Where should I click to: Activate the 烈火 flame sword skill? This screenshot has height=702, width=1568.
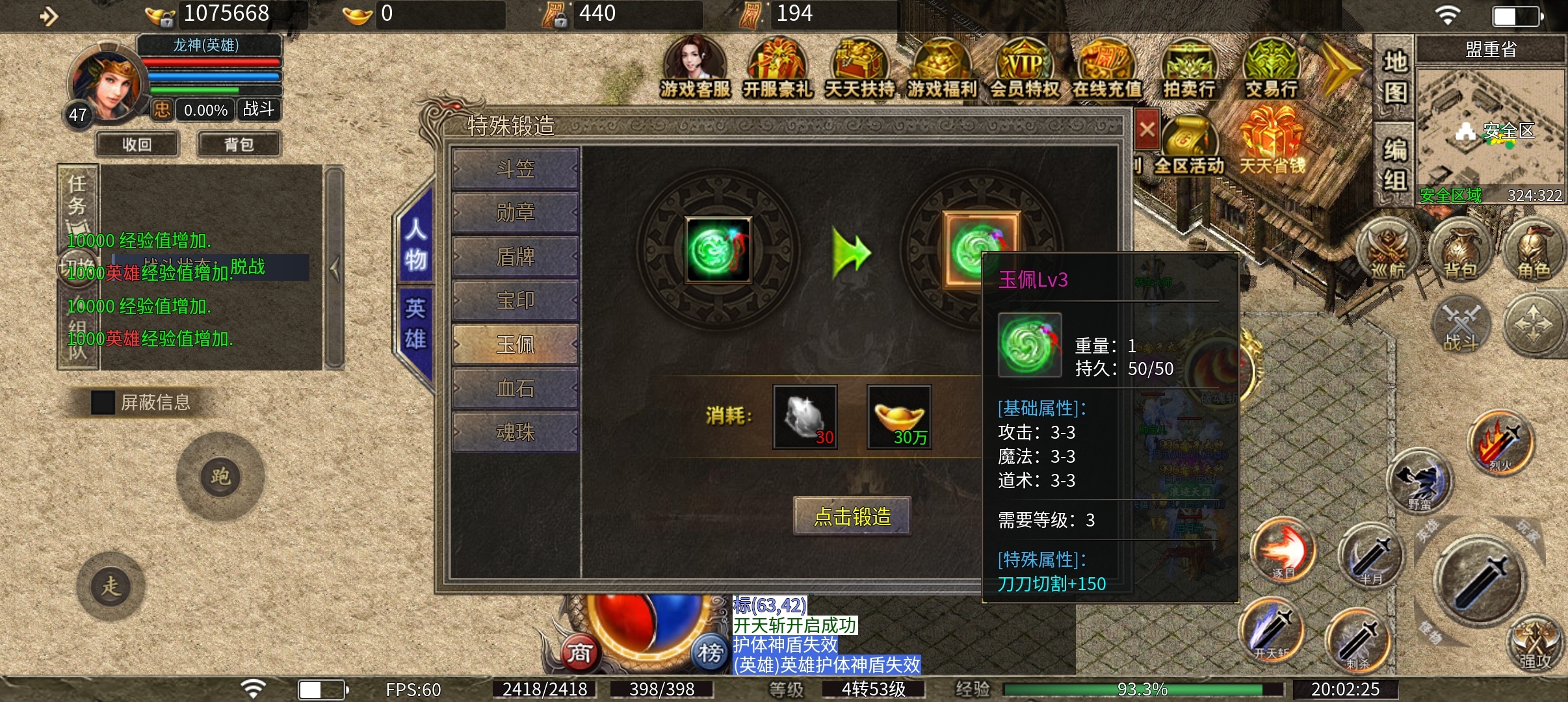click(1500, 443)
